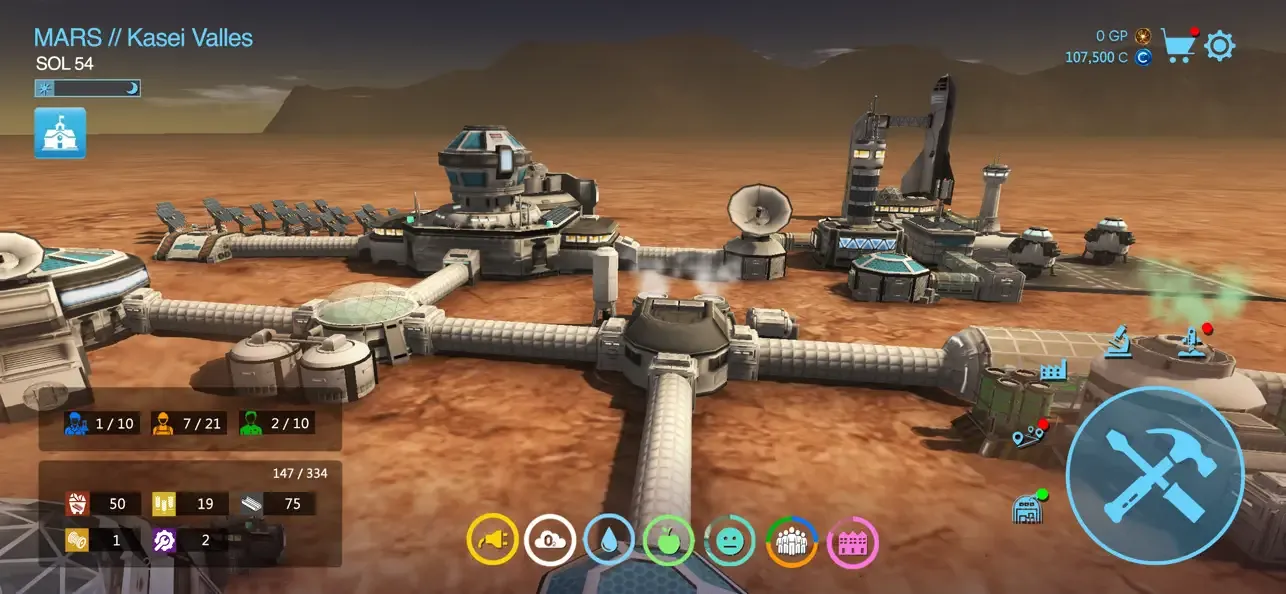This screenshot has height=594, width=1286.
Task: Open the small blue factory icon
Action: coord(1053,372)
